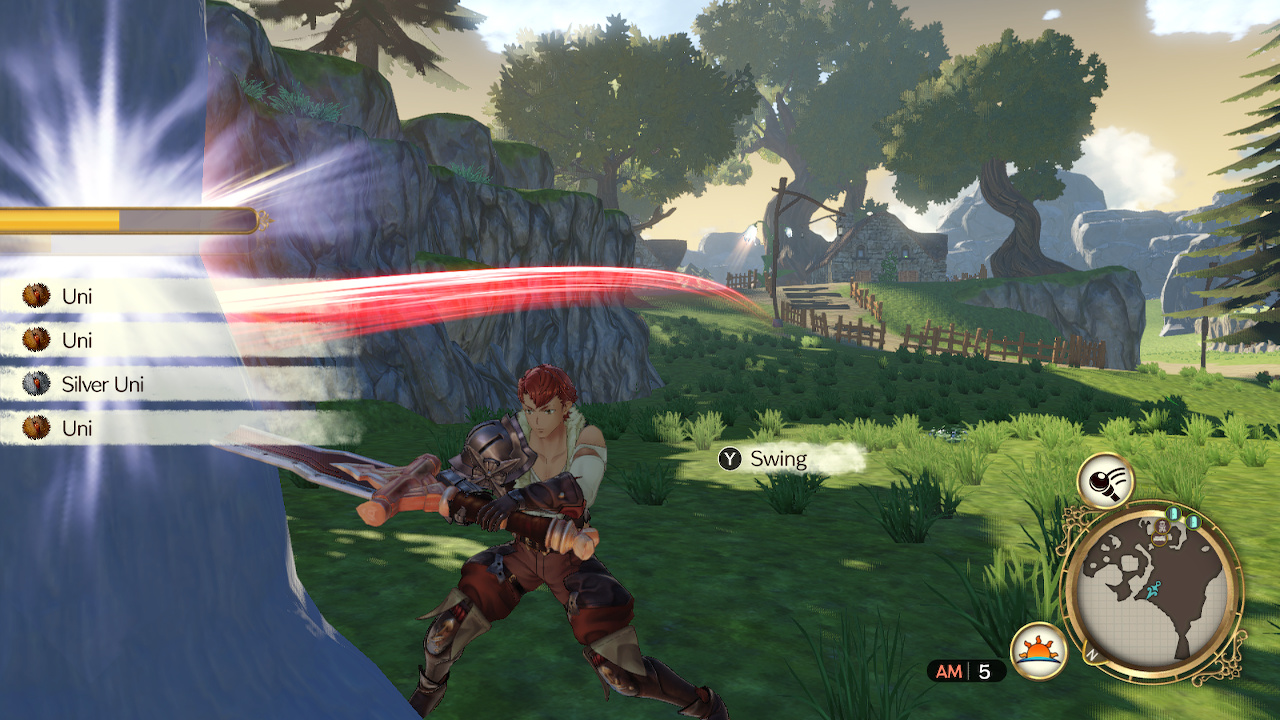The image size is (1280, 720).
Task: Click the left blue door marker on the minimap
Action: tap(1174, 515)
